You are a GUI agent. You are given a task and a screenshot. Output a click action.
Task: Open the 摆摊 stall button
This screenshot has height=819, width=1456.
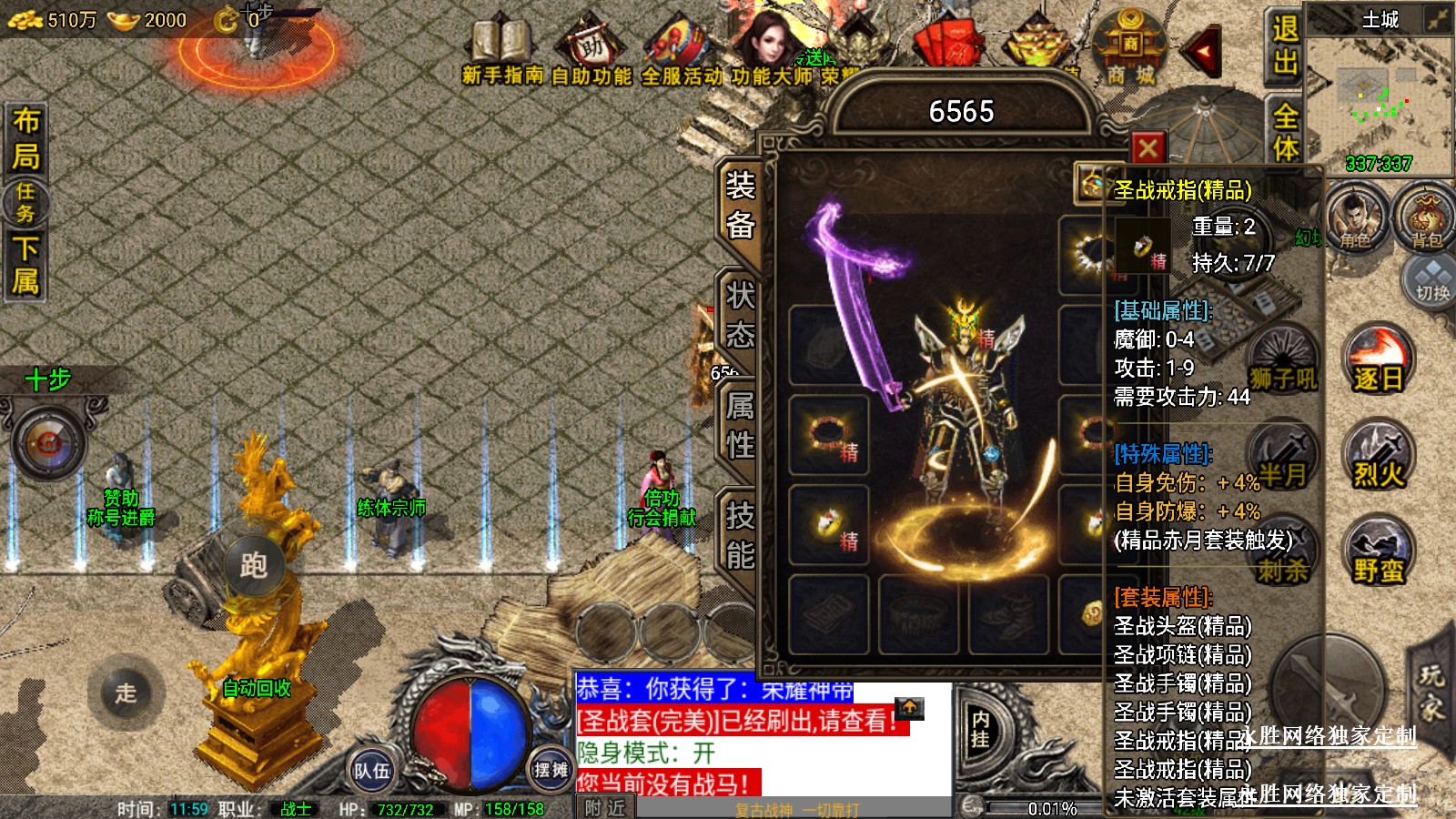click(x=550, y=770)
